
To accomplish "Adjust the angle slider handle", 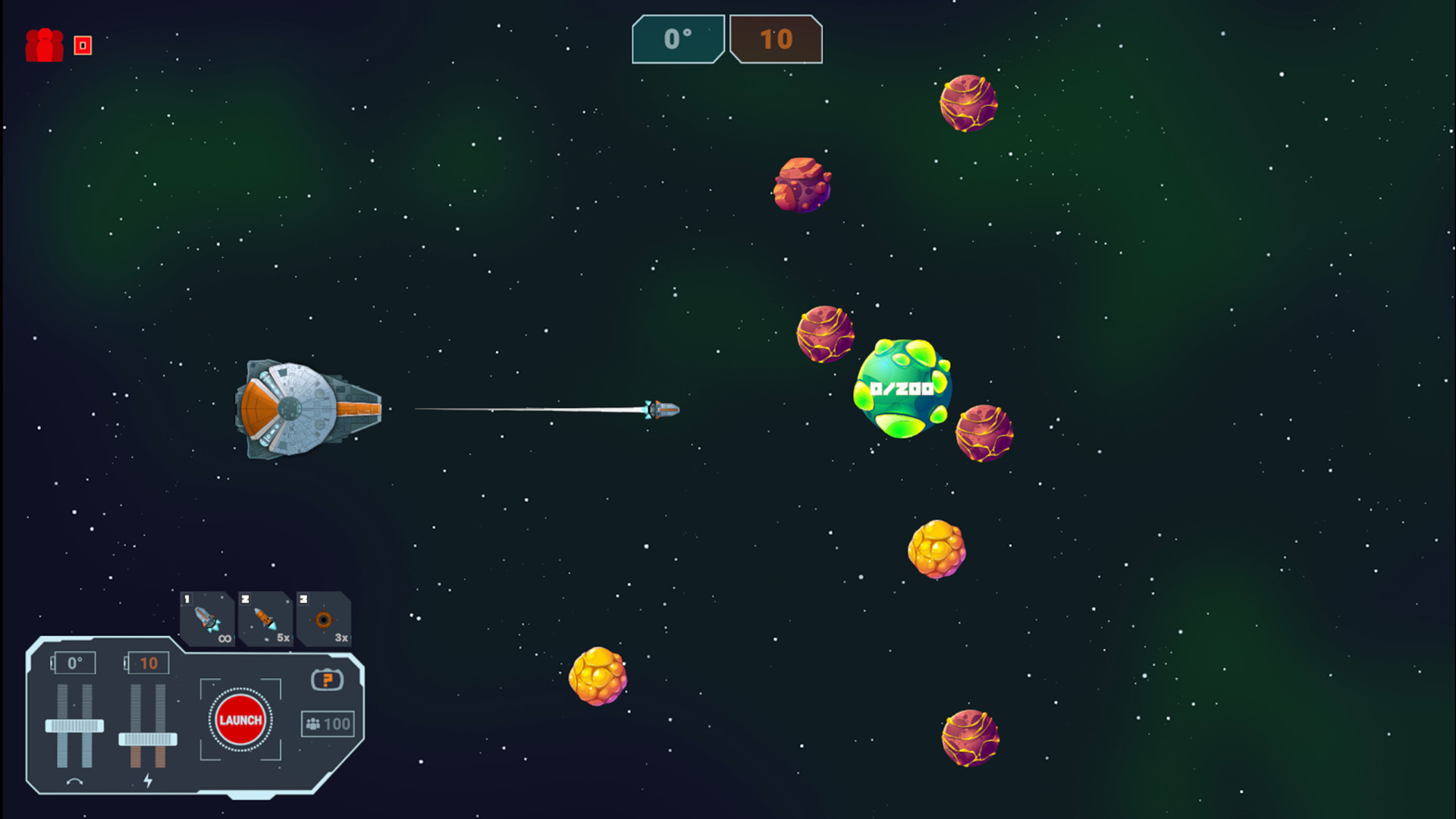I will click(74, 726).
